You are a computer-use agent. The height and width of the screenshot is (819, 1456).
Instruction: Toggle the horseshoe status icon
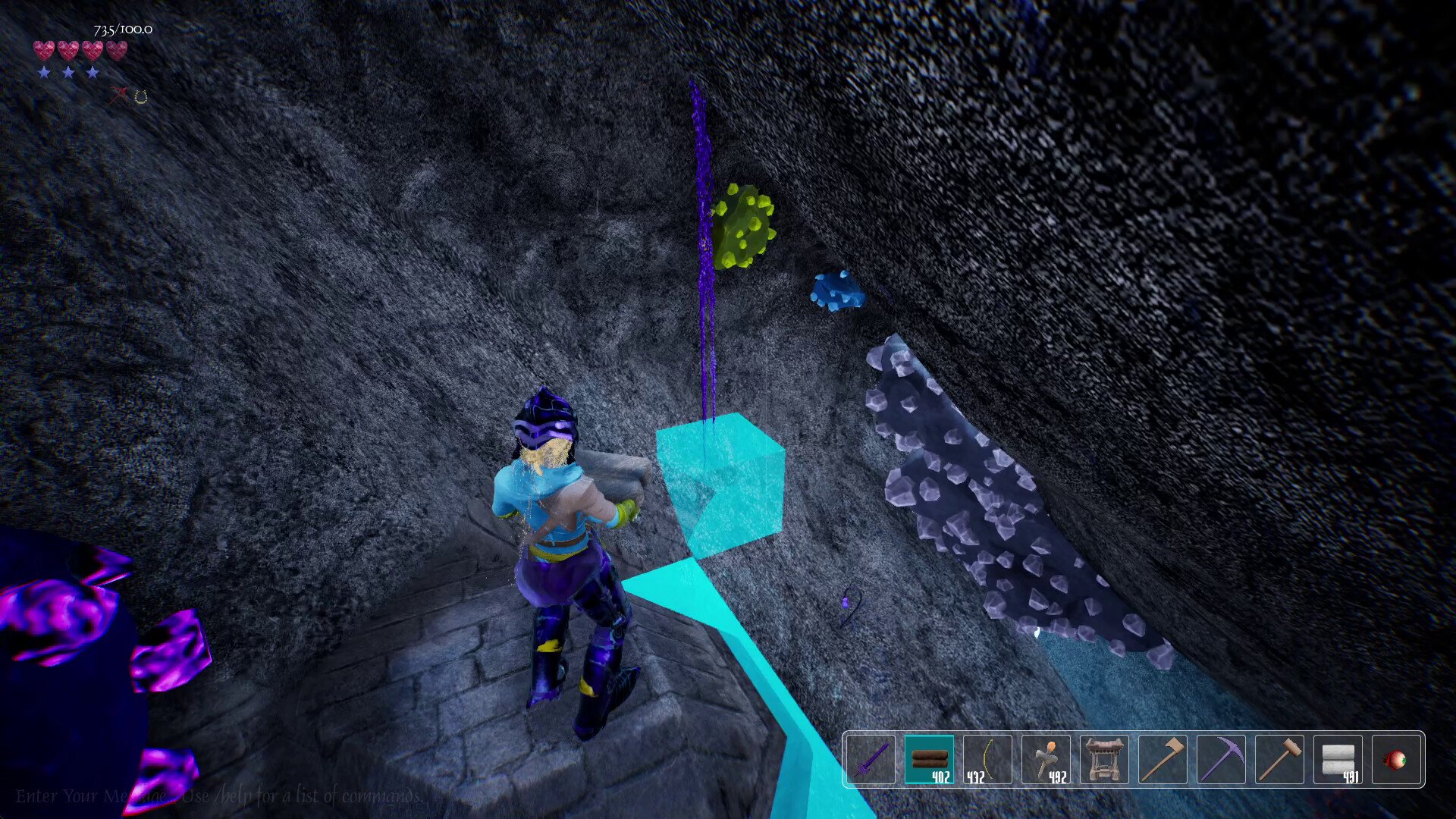pos(140,96)
